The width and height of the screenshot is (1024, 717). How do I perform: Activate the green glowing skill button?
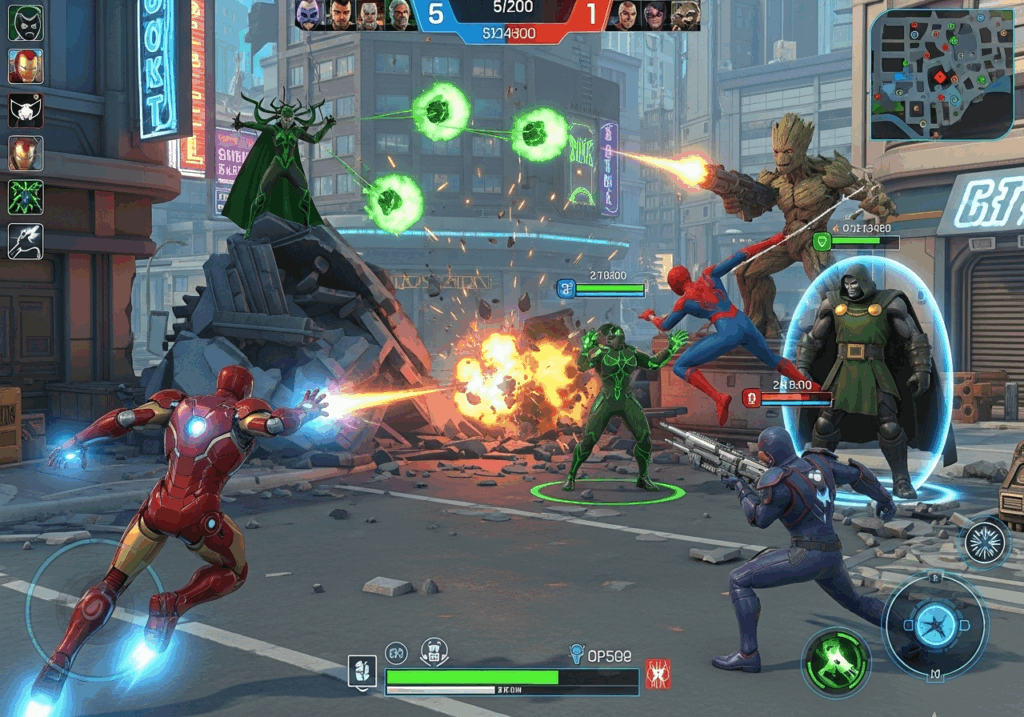click(x=836, y=661)
